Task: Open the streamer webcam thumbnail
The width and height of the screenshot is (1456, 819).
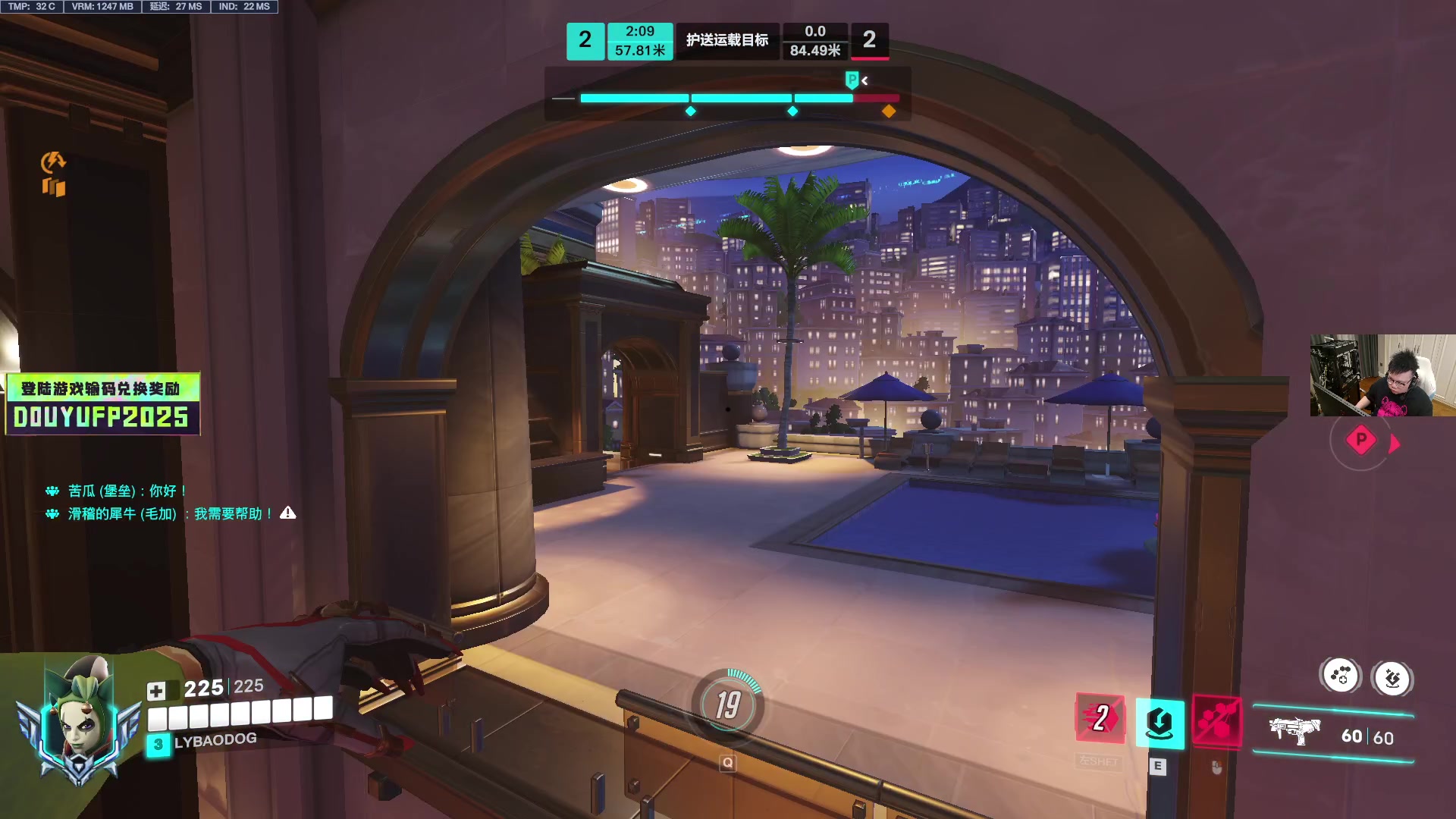Action: (1382, 375)
